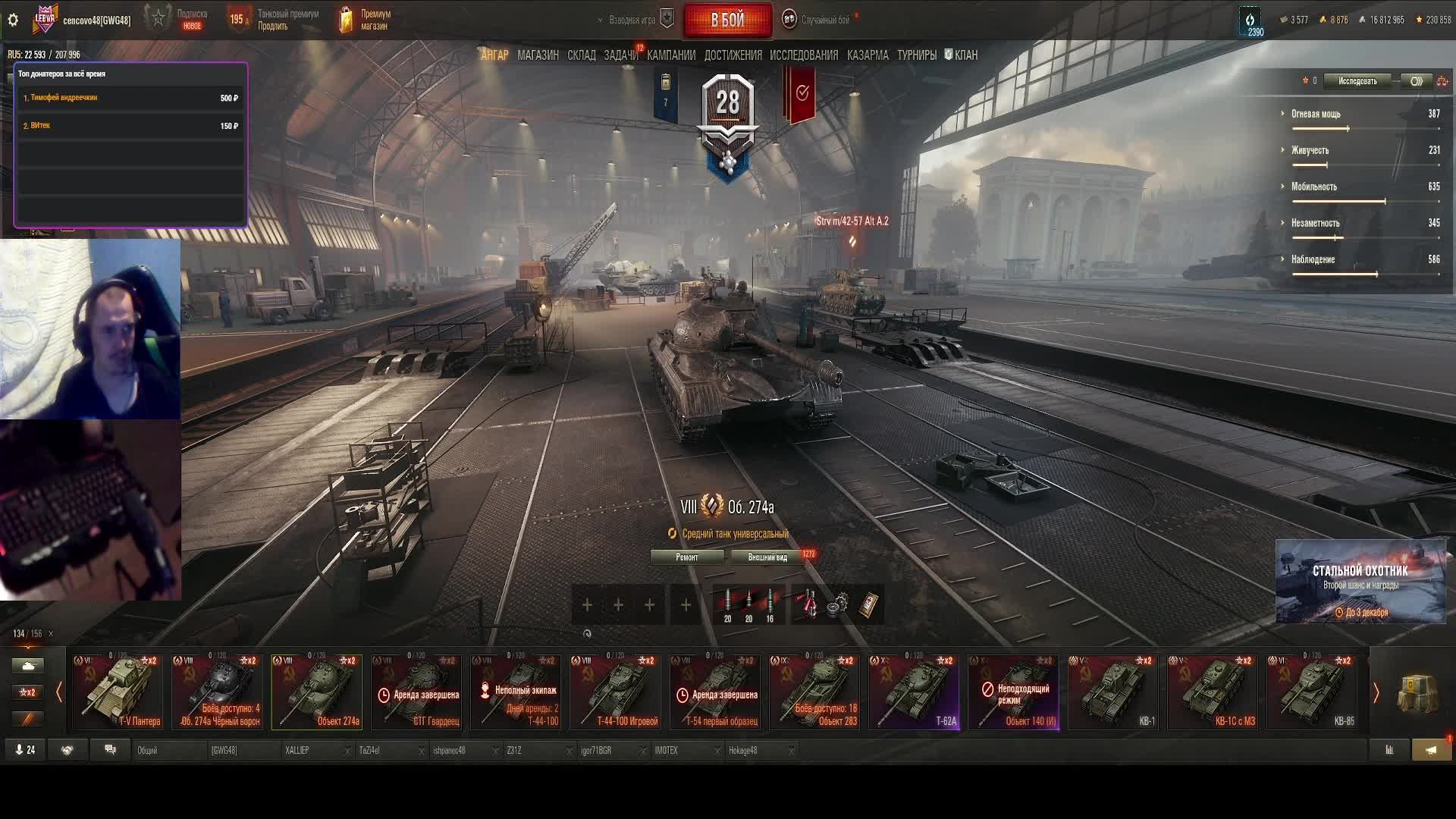Open the Стальной охотник event banner
Image resolution: width=1456 pixels, height=819 pixels.
click(1360, 582)
